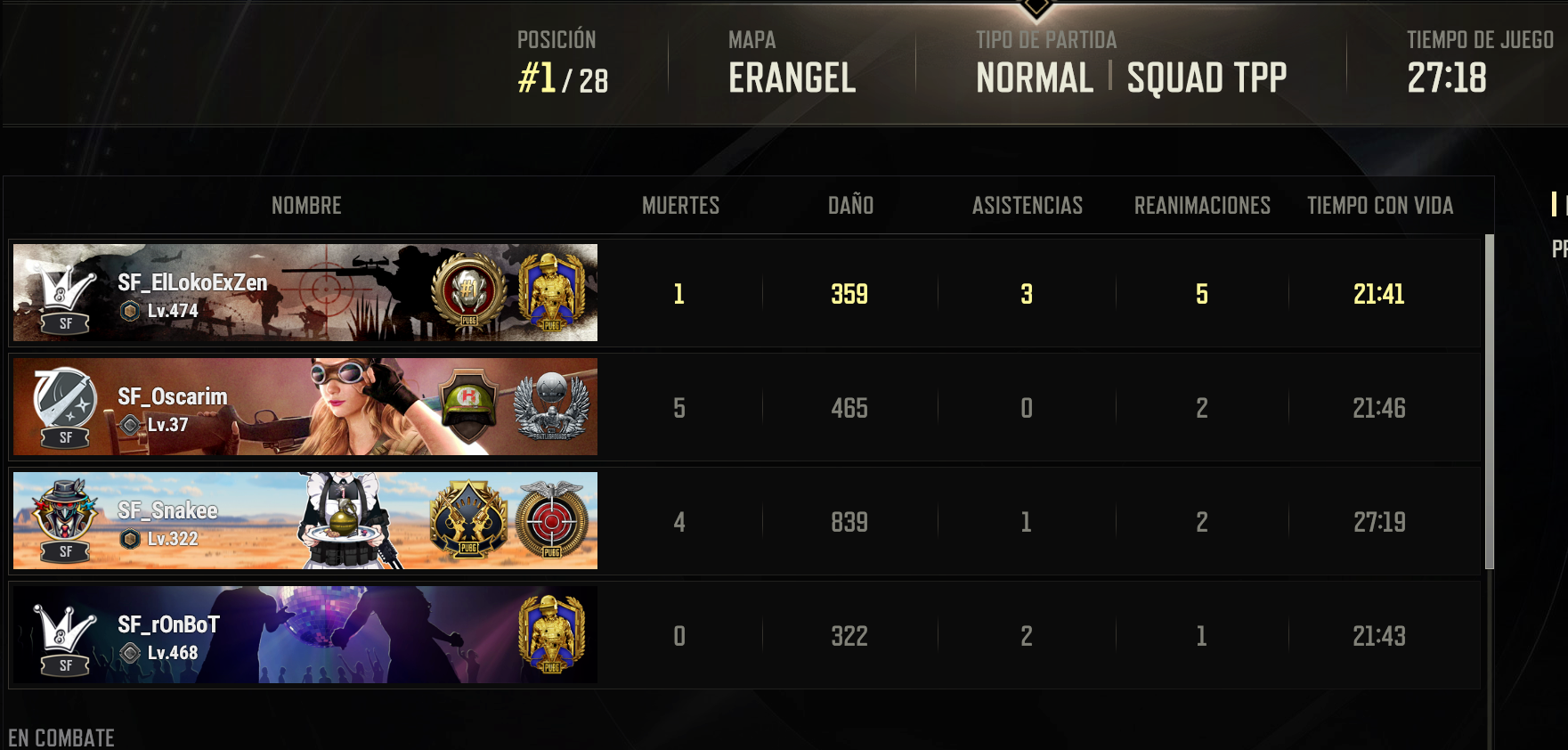Select SF_Oscarim's comet emblem
The height and width of the screenshot is (750, 1568).
65,398
